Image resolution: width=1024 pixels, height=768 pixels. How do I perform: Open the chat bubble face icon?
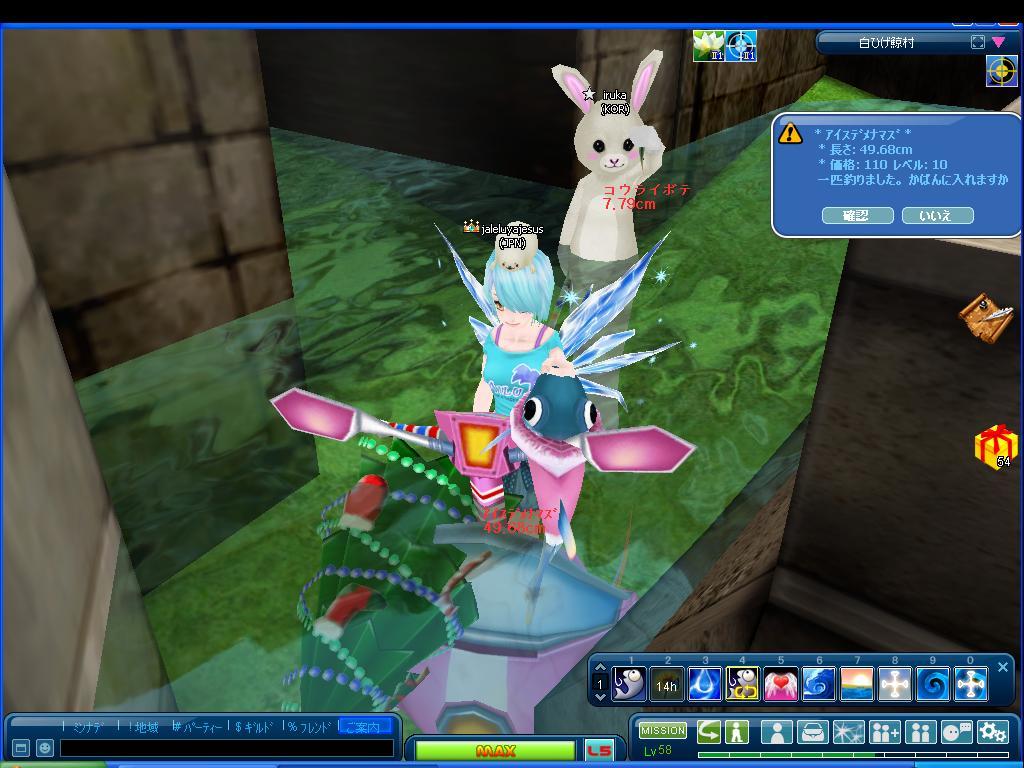956,732
